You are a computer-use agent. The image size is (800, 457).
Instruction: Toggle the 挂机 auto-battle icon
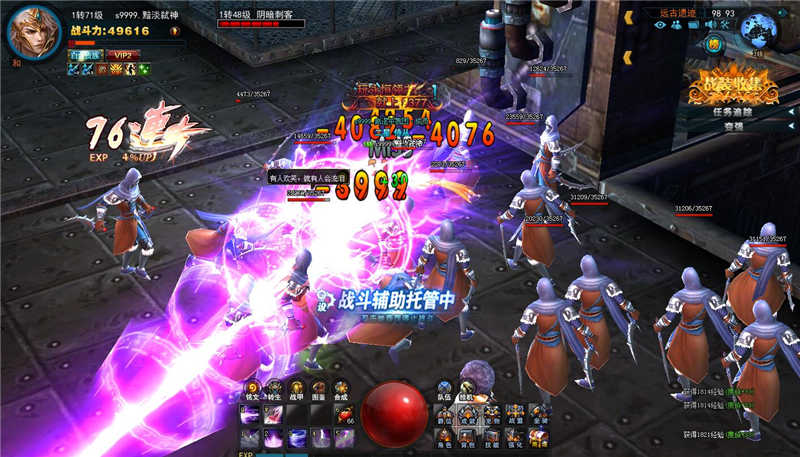tap(466, 388)
